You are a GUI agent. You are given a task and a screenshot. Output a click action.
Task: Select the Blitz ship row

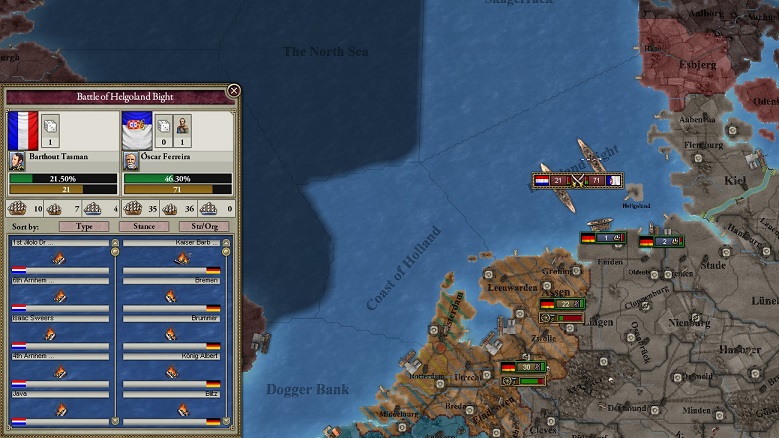coord(171,412)
